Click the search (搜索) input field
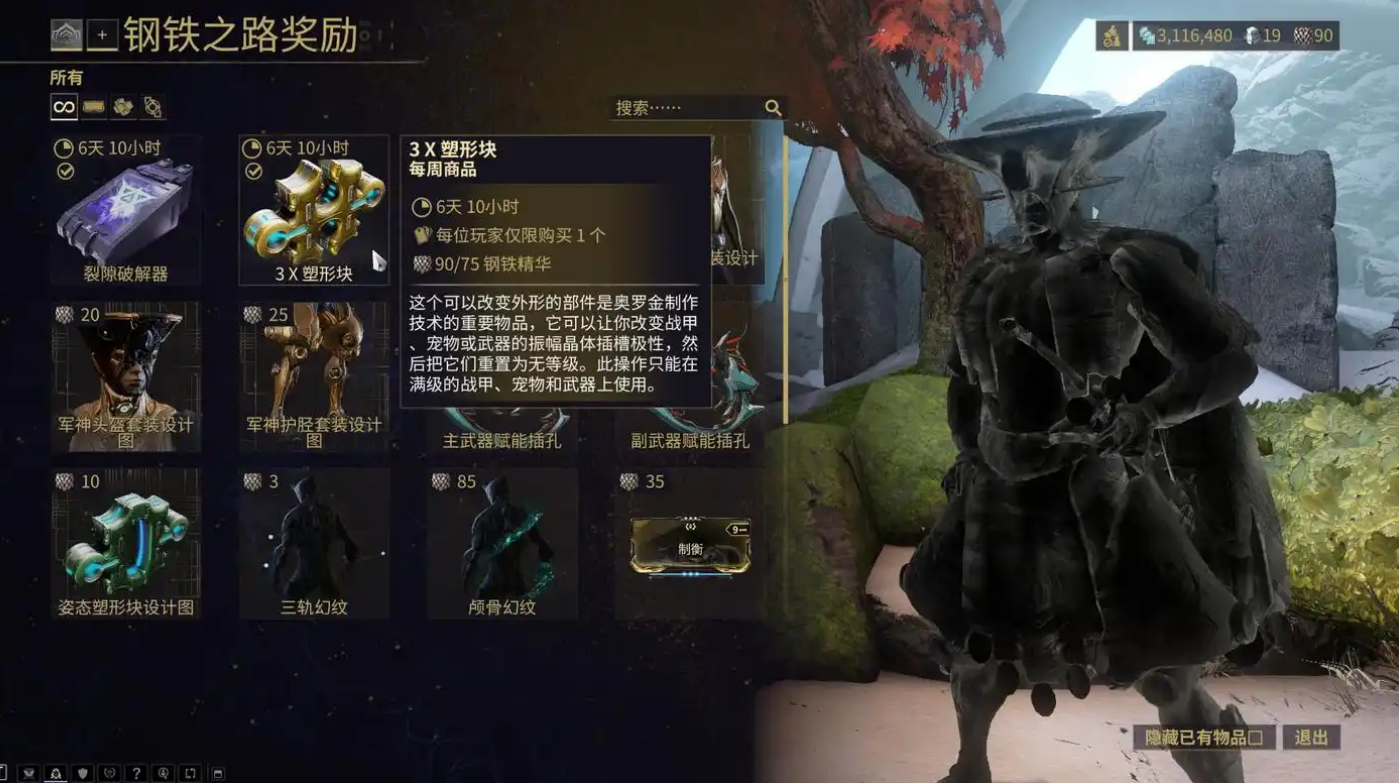This screenshot has height=783, width=1399. pyautogui.click(x=685, y=108)
